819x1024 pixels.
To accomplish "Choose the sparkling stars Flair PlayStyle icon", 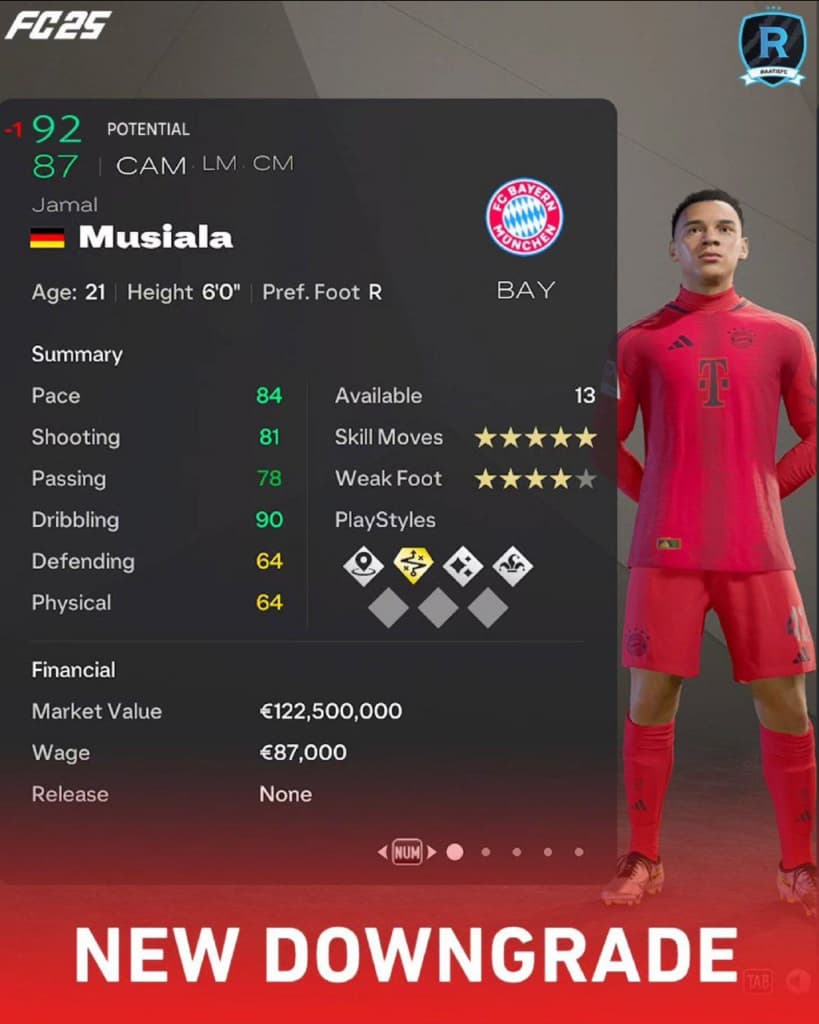I will point(463,566).
